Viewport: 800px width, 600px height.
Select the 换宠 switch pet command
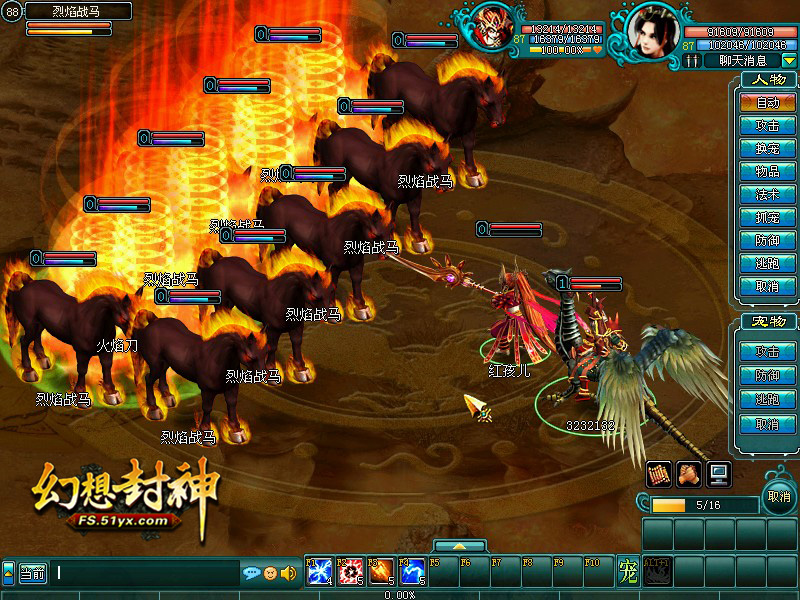767,148
